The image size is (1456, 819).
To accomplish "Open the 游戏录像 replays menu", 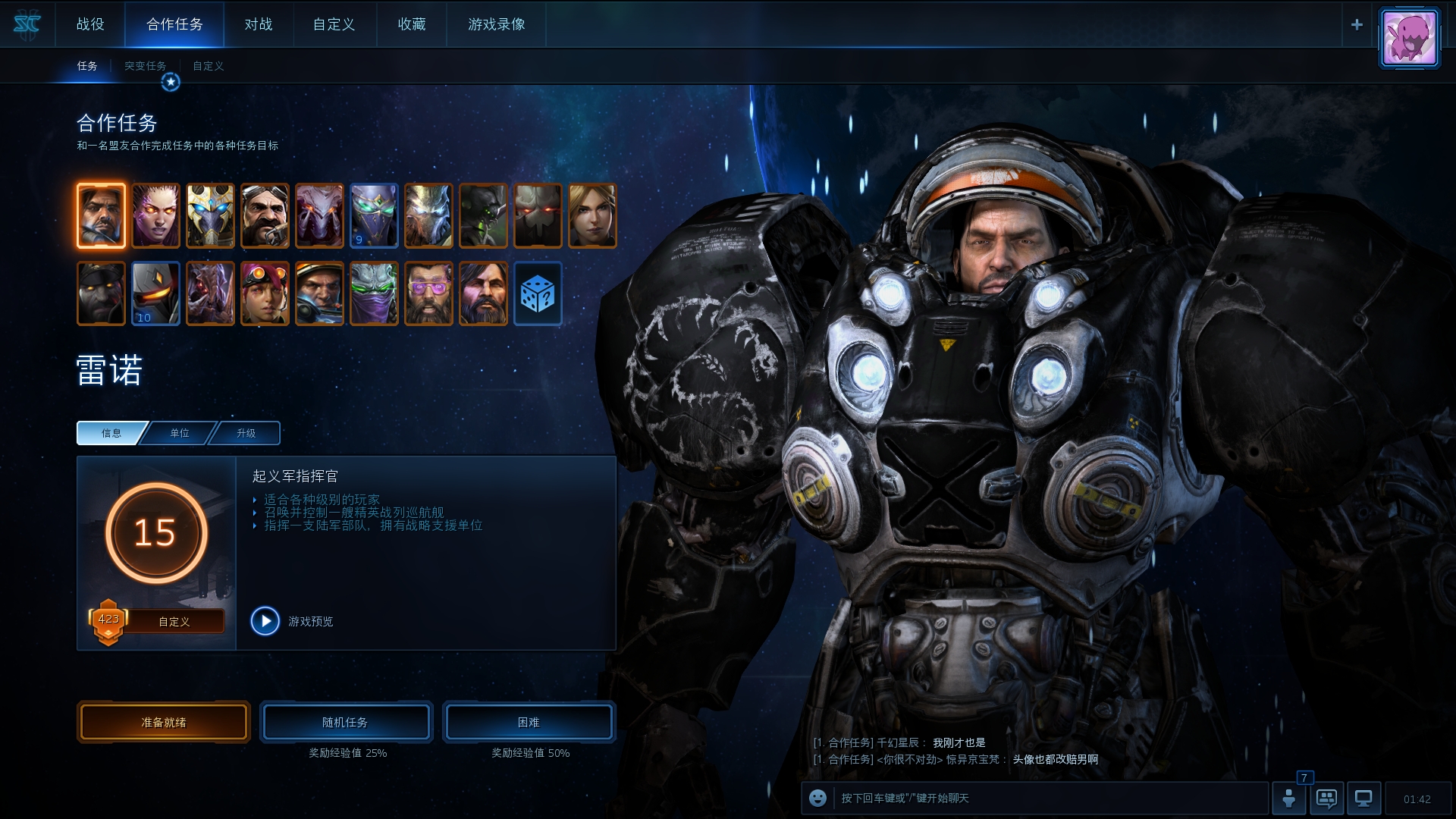I will (497, 24).
